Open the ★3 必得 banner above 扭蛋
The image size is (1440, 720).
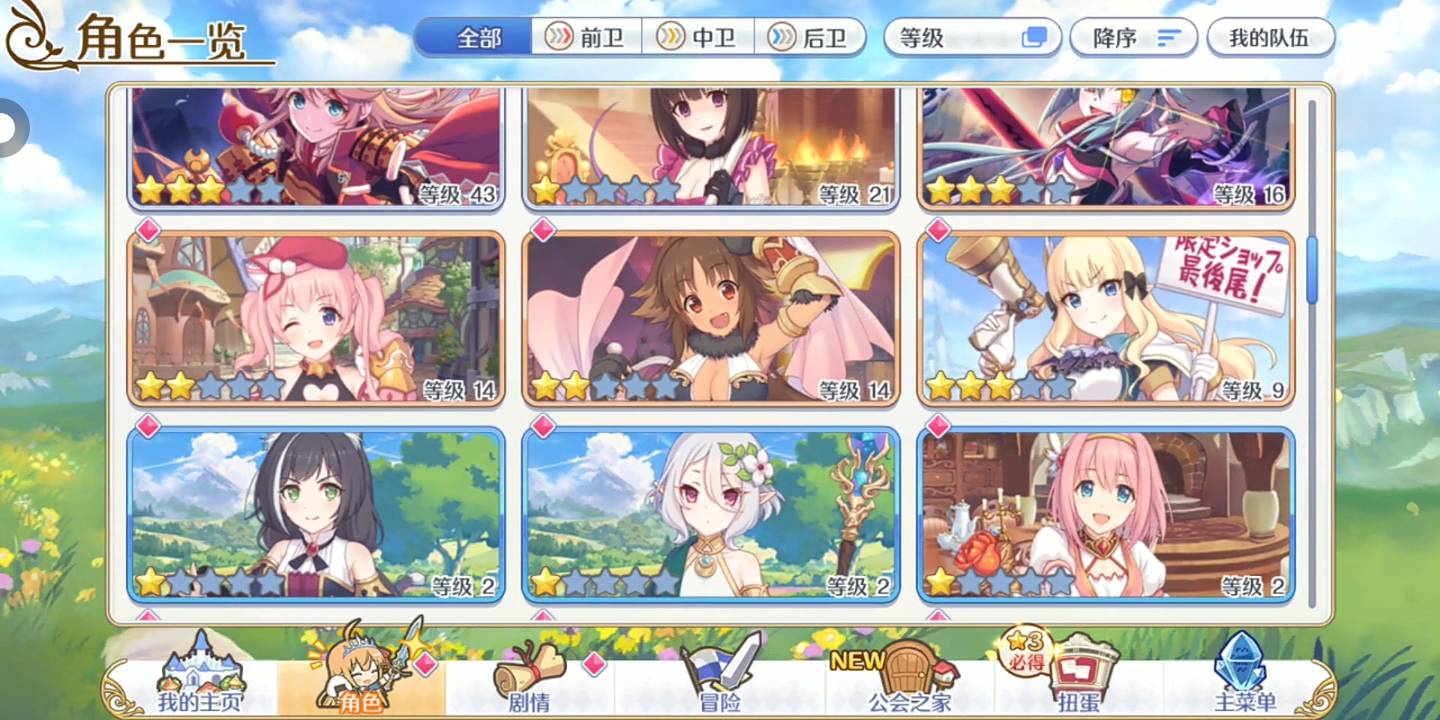(x=1026, y=657)
